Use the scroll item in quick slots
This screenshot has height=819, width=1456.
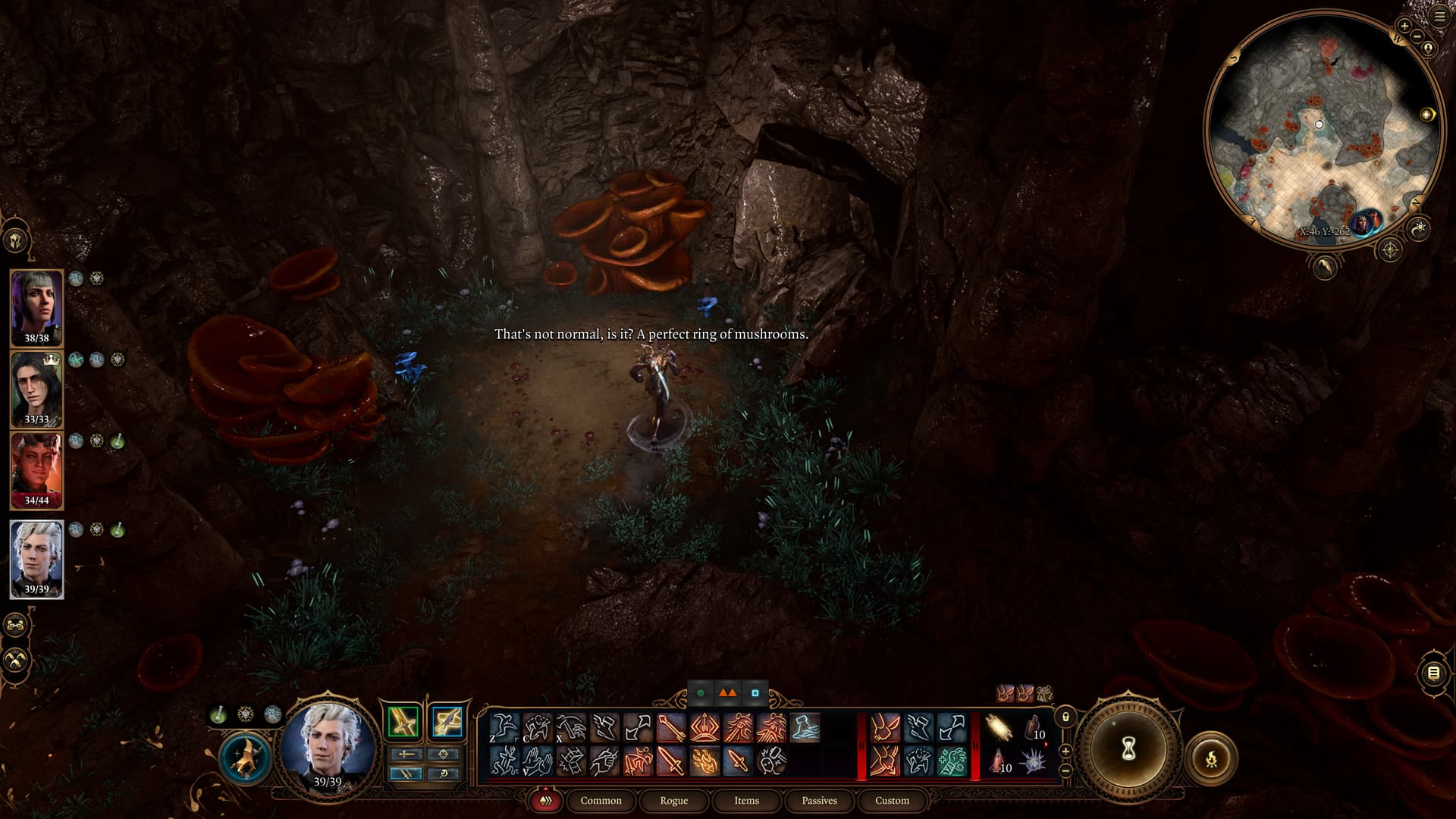[999, 728]
